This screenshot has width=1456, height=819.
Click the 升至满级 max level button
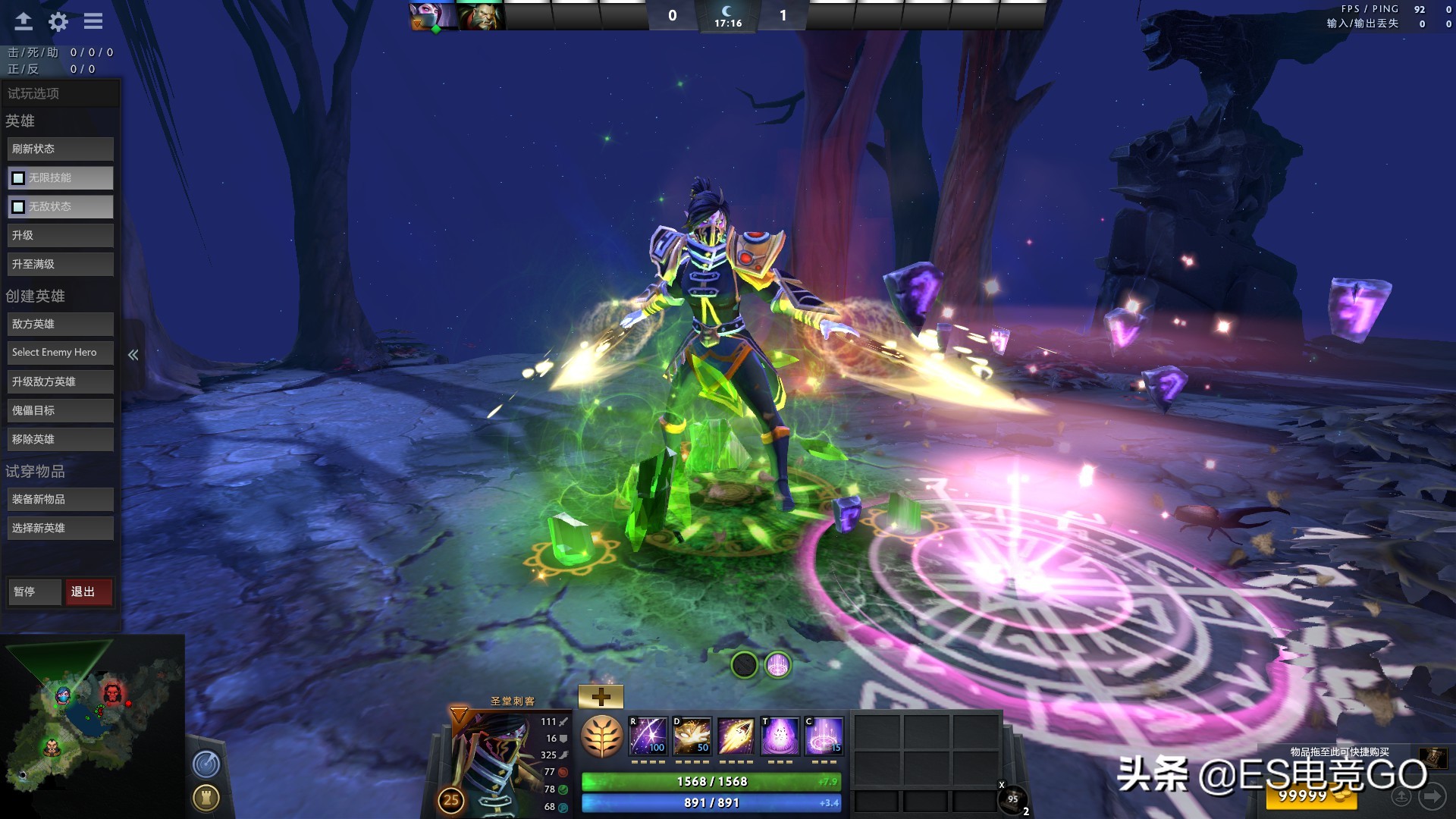pyautogui.click(x=60, y=264)
